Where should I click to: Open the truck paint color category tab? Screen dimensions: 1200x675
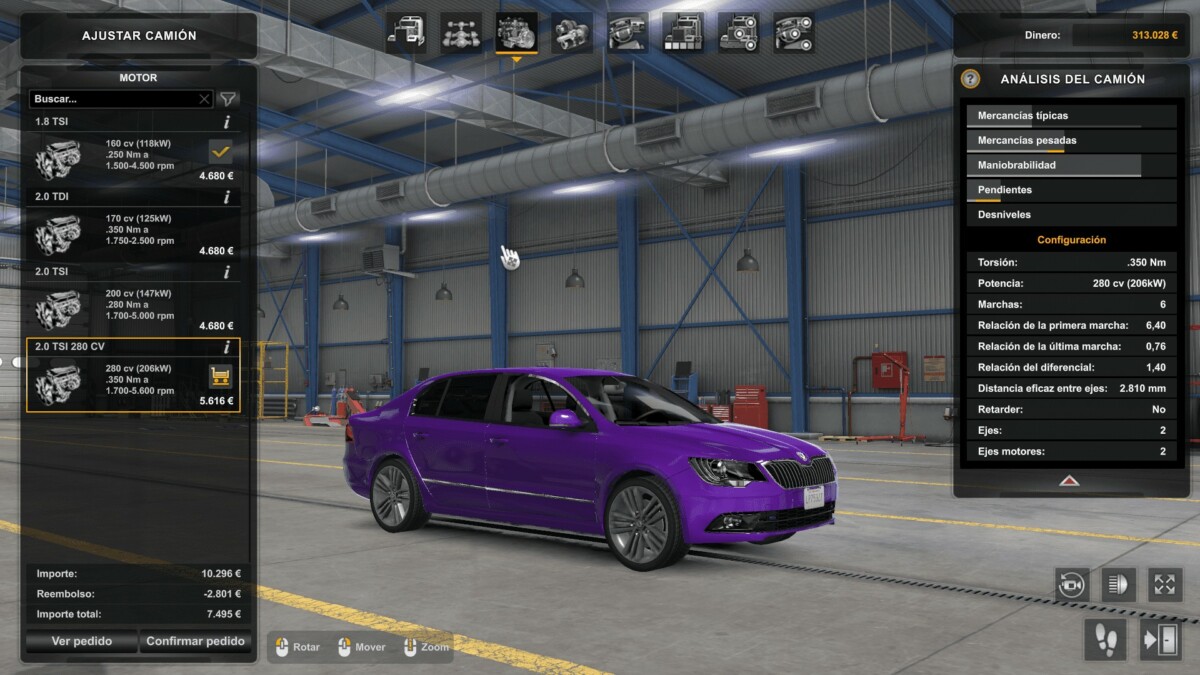[x=683, y=33]
